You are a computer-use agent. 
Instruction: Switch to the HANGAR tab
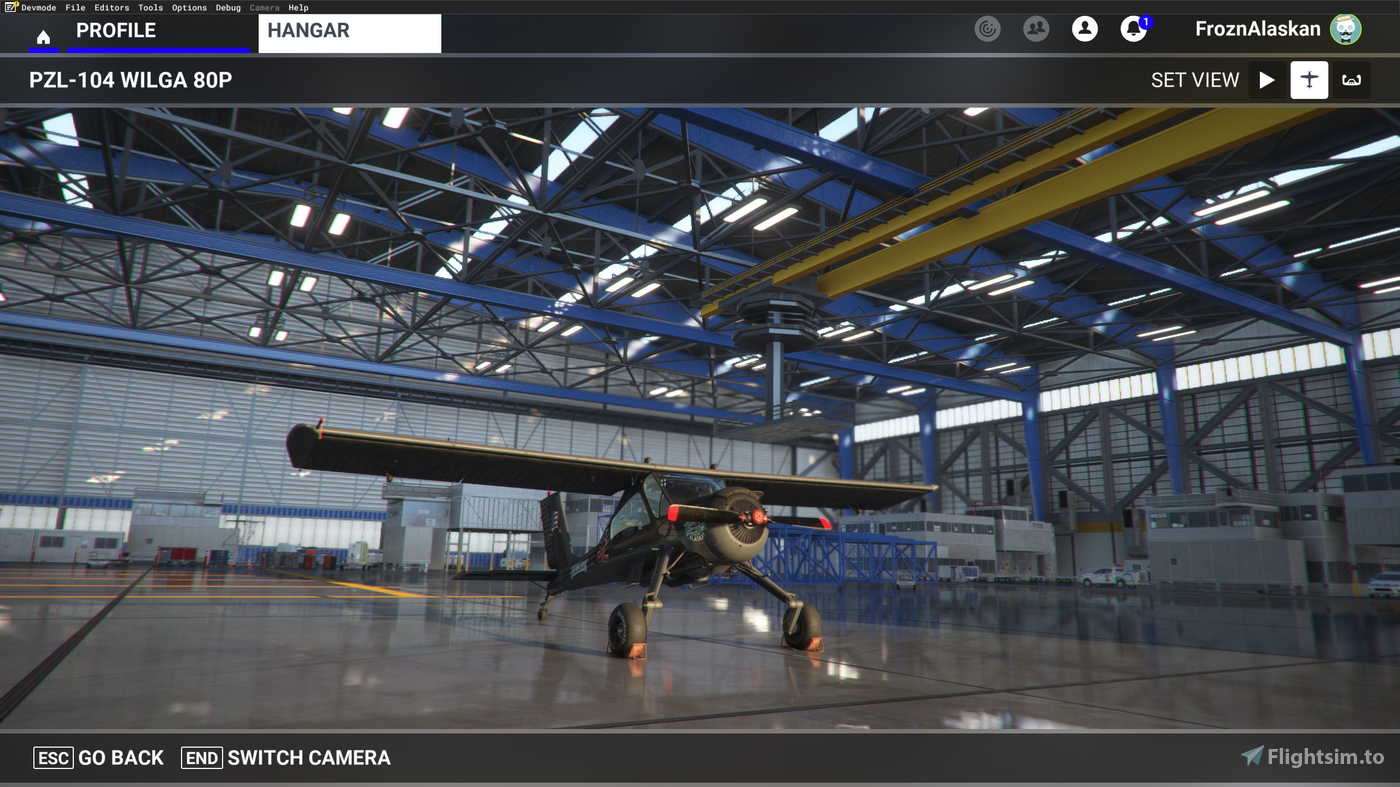pos(308,30)
